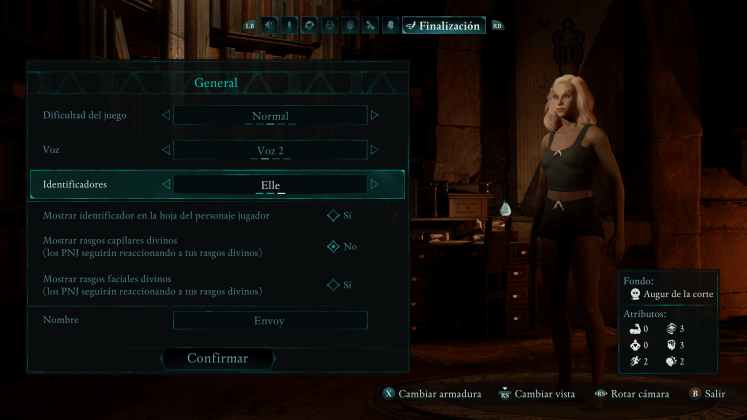
Task: Select the next game difficulty with right arrow
Action: coord(375,116)
